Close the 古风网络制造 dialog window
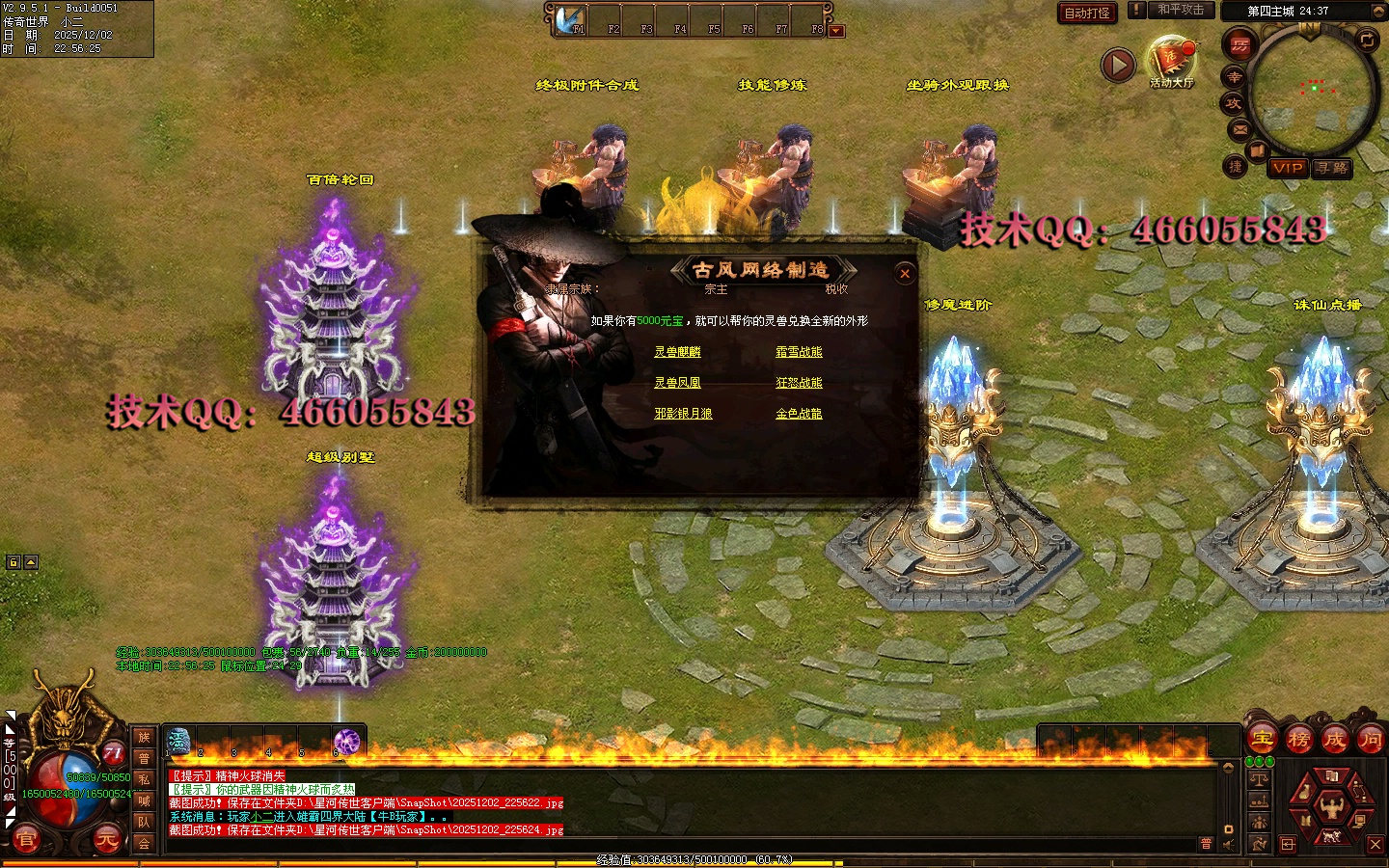The width and height of the screenshot is (1389, 868). pyautogui.click(x=905, y=274)
